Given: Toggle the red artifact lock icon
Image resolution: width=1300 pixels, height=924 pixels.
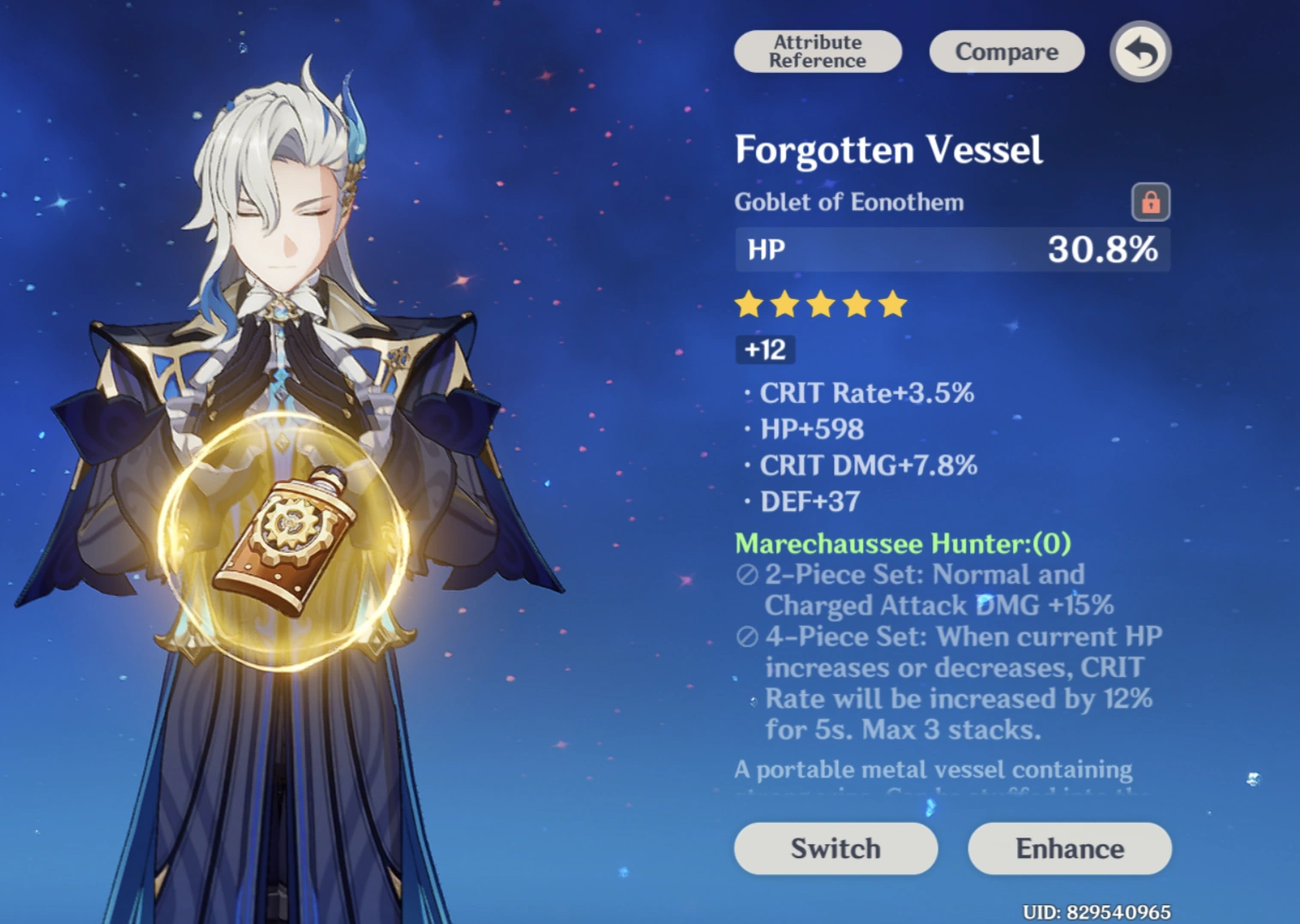Looking at the screenshot, I should coord(1152,201).
